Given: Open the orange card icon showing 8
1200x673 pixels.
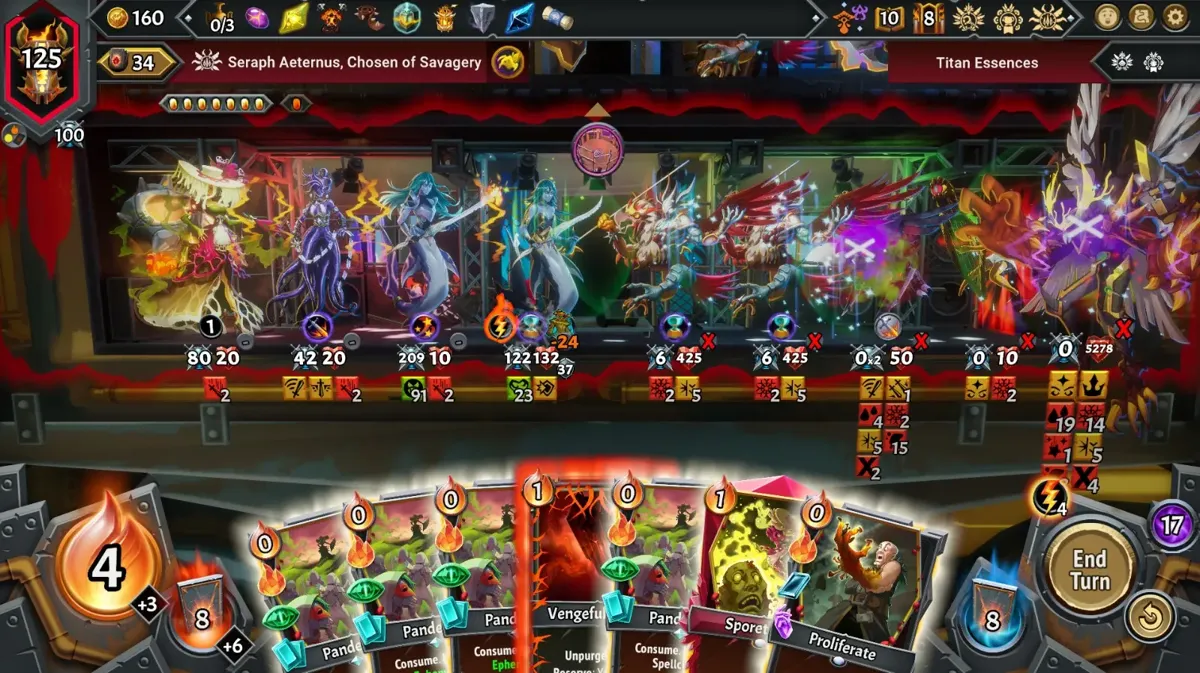Looking at the screenshot, I should (x=926, y=17).
